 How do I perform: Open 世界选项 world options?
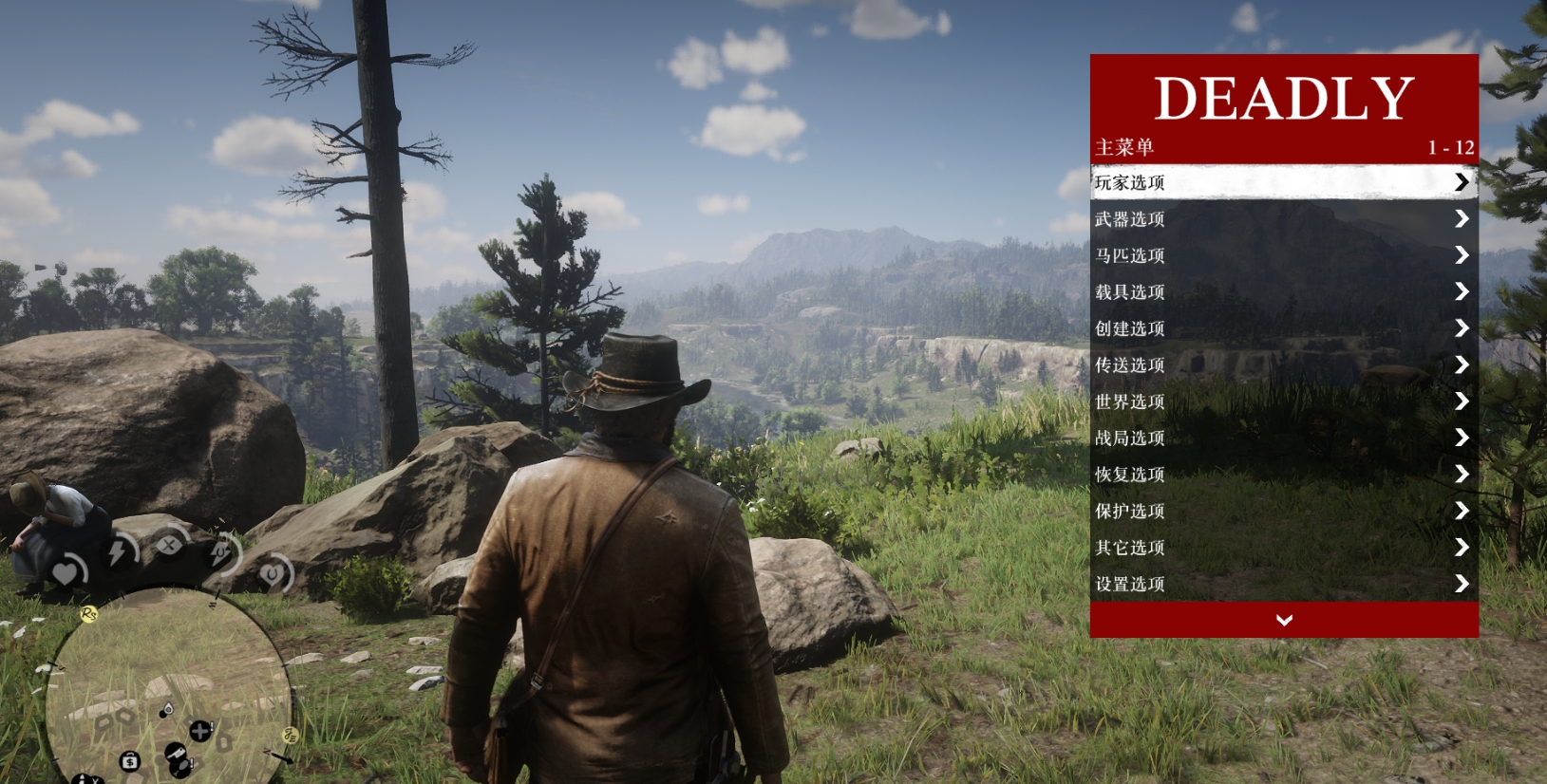coord(1283,401)
